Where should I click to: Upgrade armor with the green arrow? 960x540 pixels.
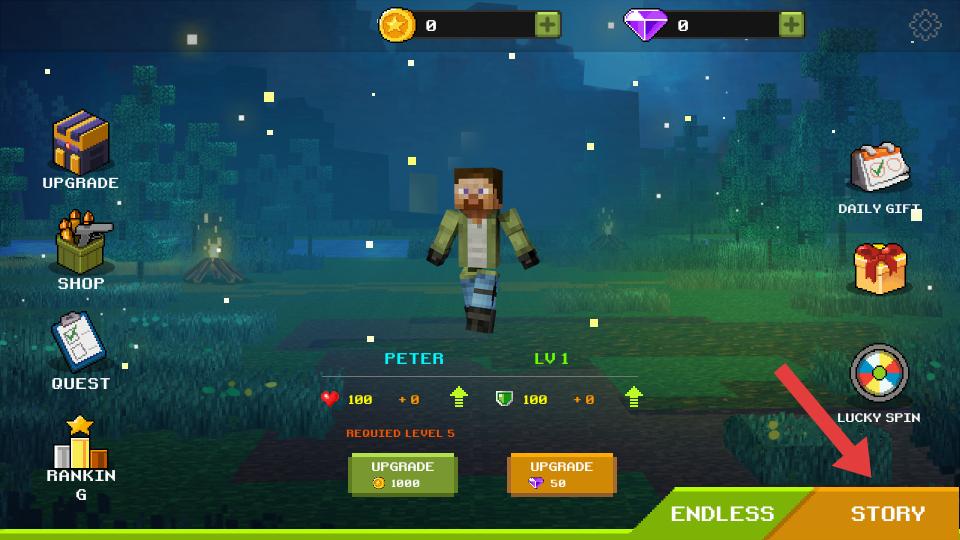(633, 398)
